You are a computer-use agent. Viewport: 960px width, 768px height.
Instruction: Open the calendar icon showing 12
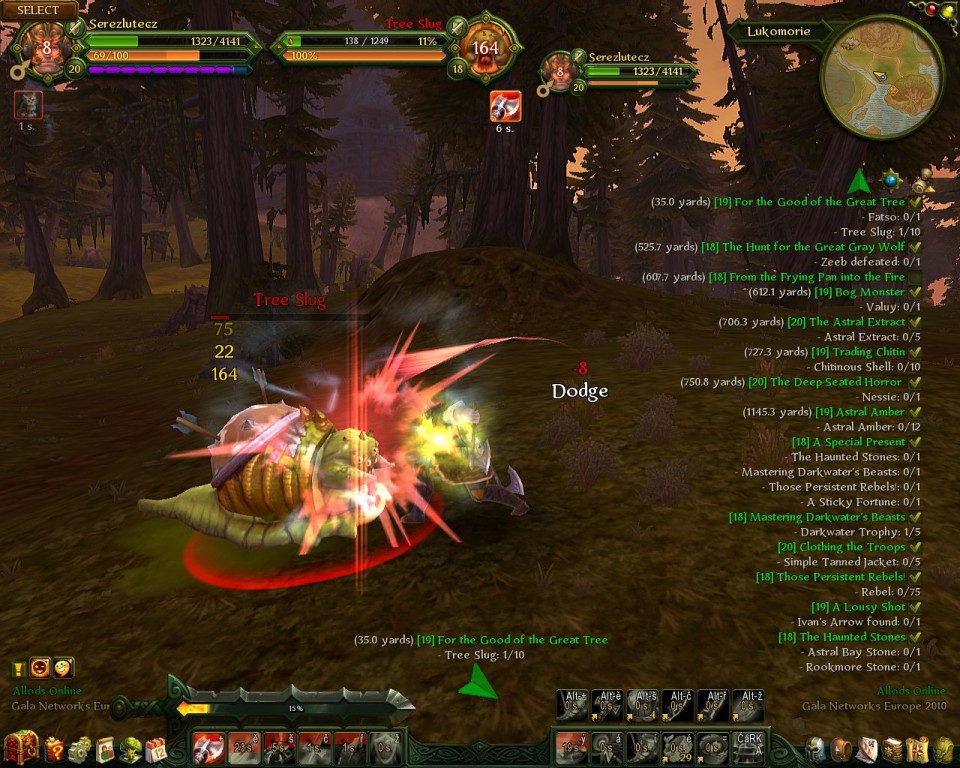click(156, 749)
